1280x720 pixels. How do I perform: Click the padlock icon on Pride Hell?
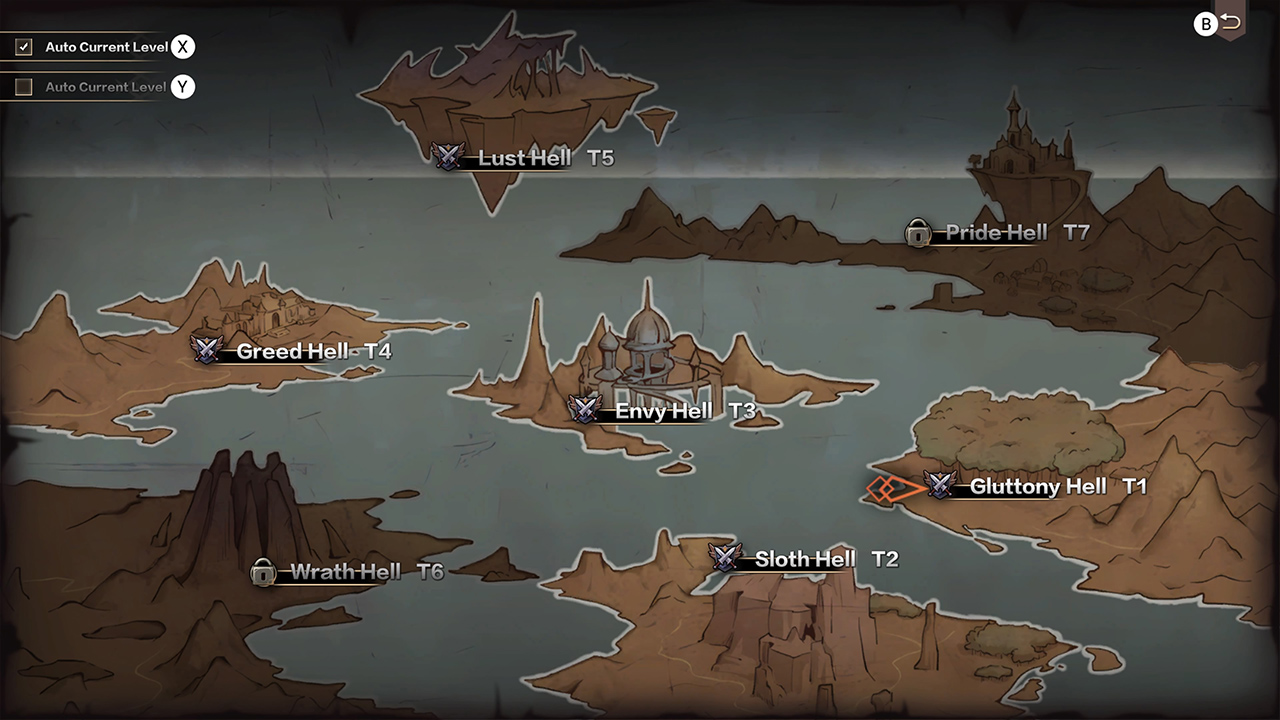coord(918,232)
